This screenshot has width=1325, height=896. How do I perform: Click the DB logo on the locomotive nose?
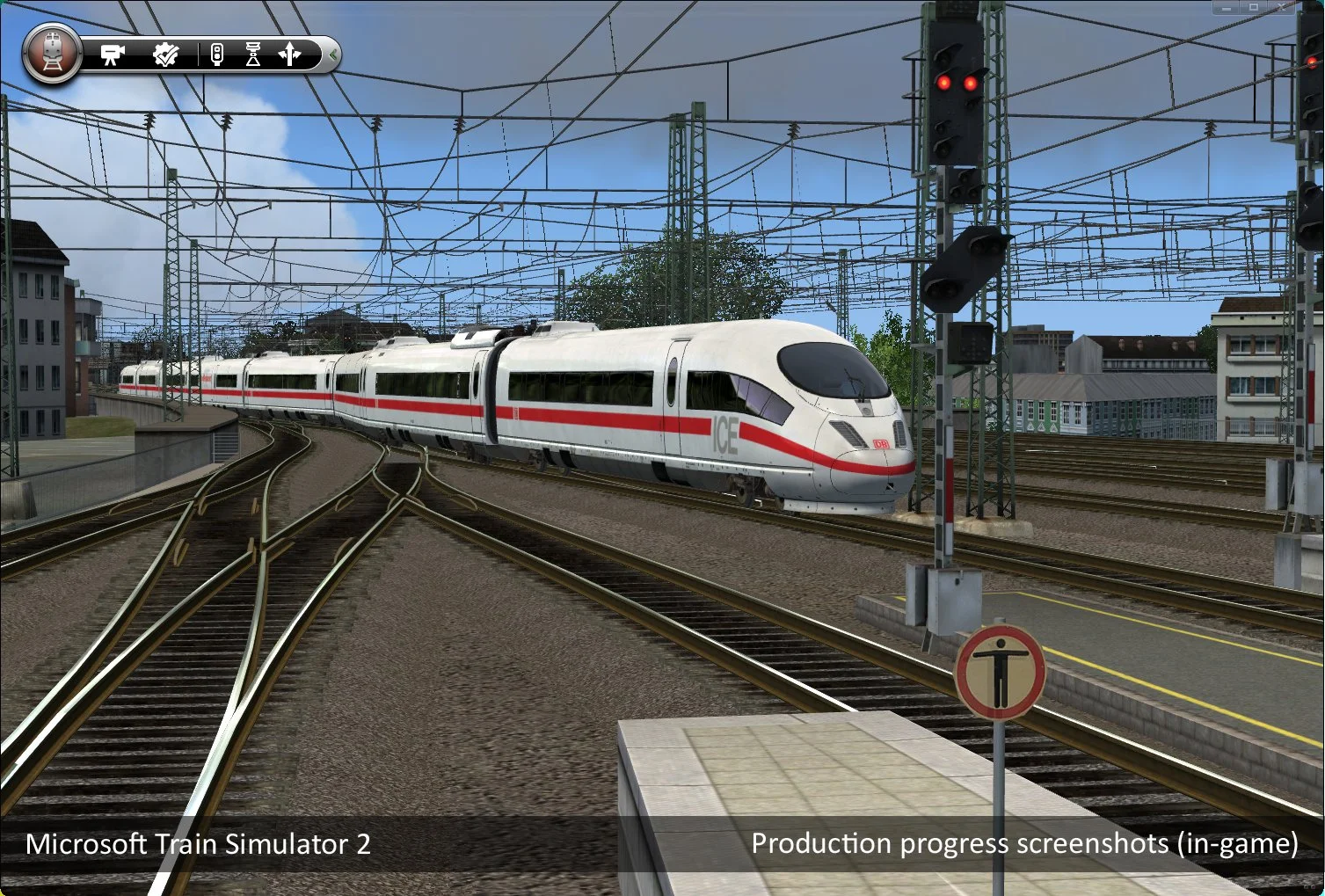(880, 443)
